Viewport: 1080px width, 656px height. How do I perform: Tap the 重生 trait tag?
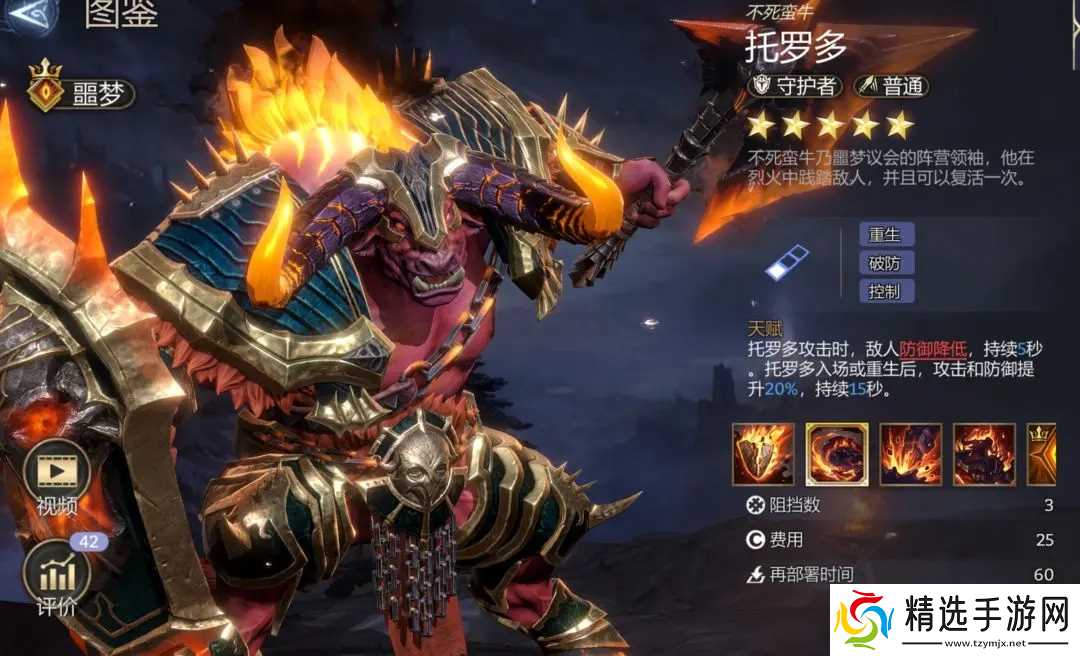tap(885, 235)
